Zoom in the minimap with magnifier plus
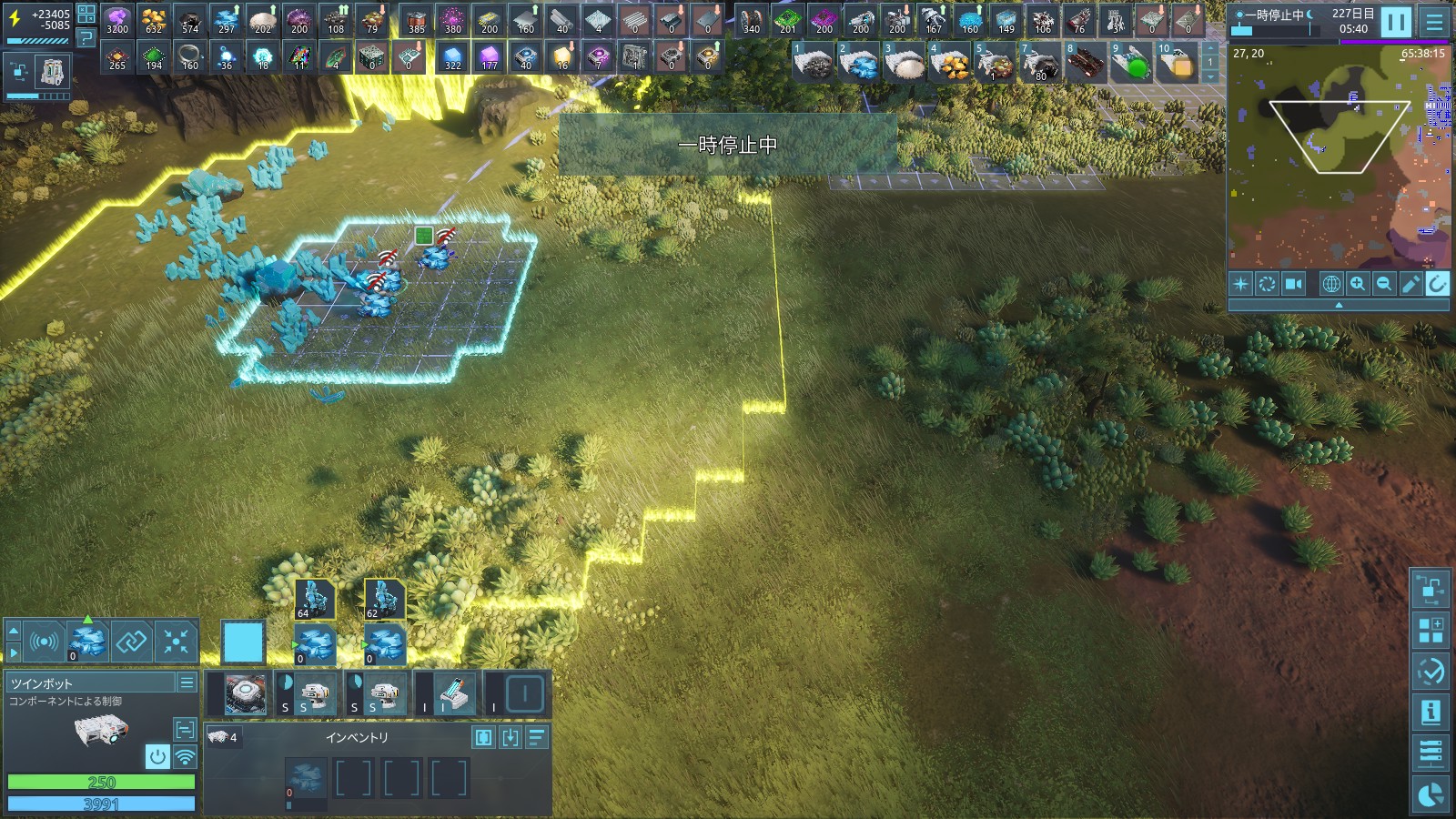This screenshot has height=819, width=1456. pos(1358,284)
